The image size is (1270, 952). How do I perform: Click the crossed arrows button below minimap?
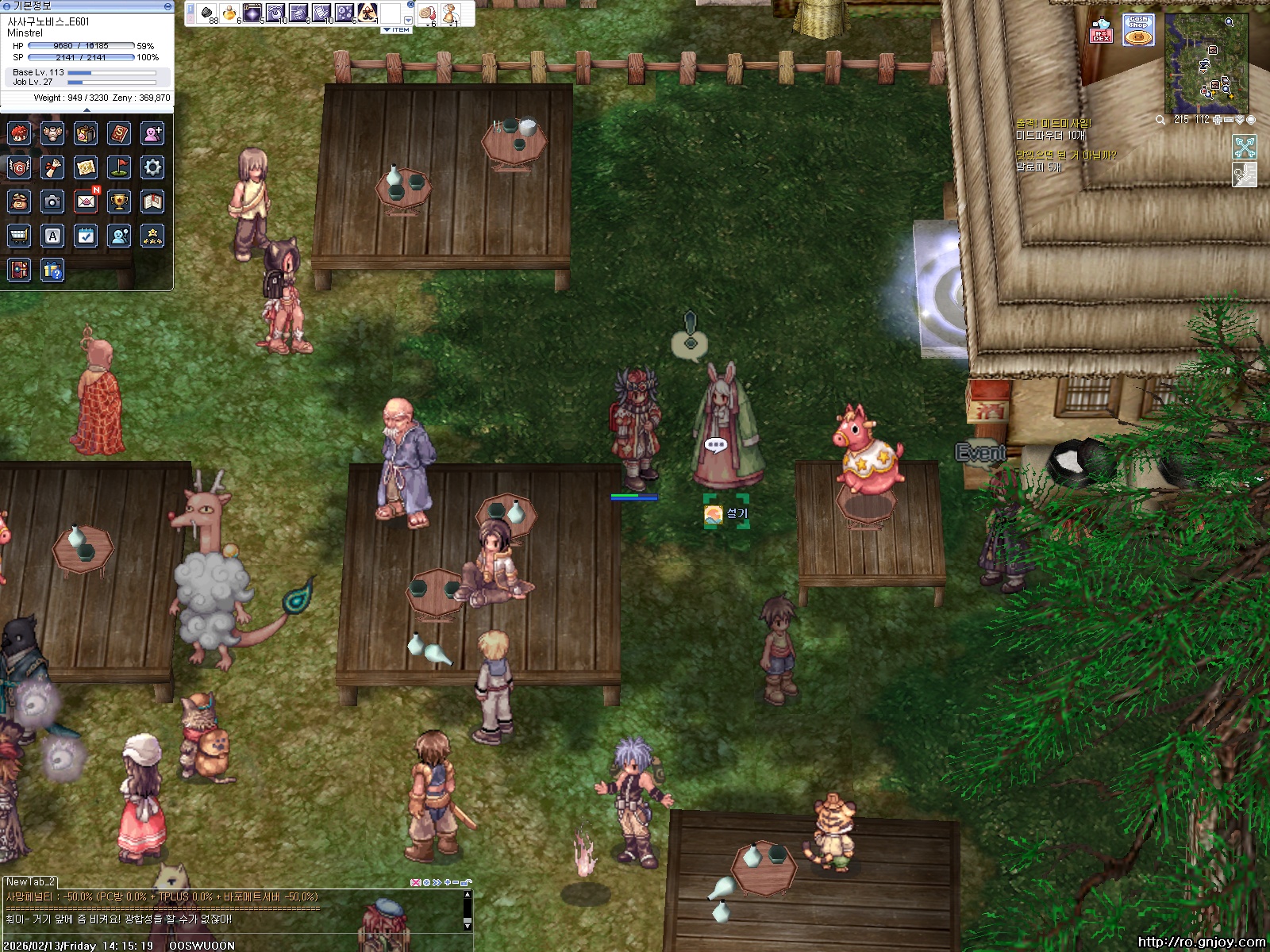point(1244,147)
